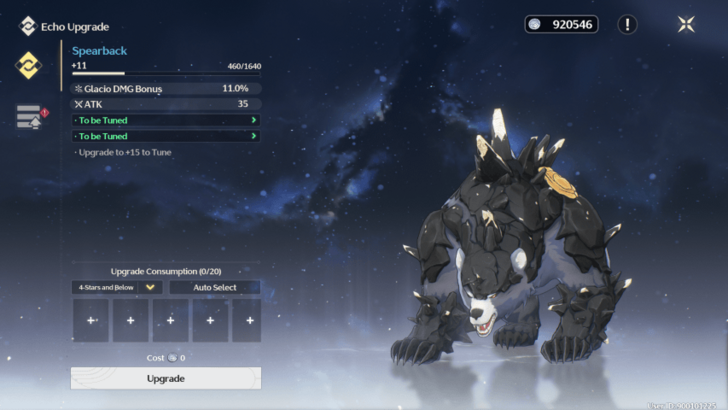Select the Glacio DMG Bonus stat row
The width and height of the screenshot is (728, 410).
(x=166, y=88)
